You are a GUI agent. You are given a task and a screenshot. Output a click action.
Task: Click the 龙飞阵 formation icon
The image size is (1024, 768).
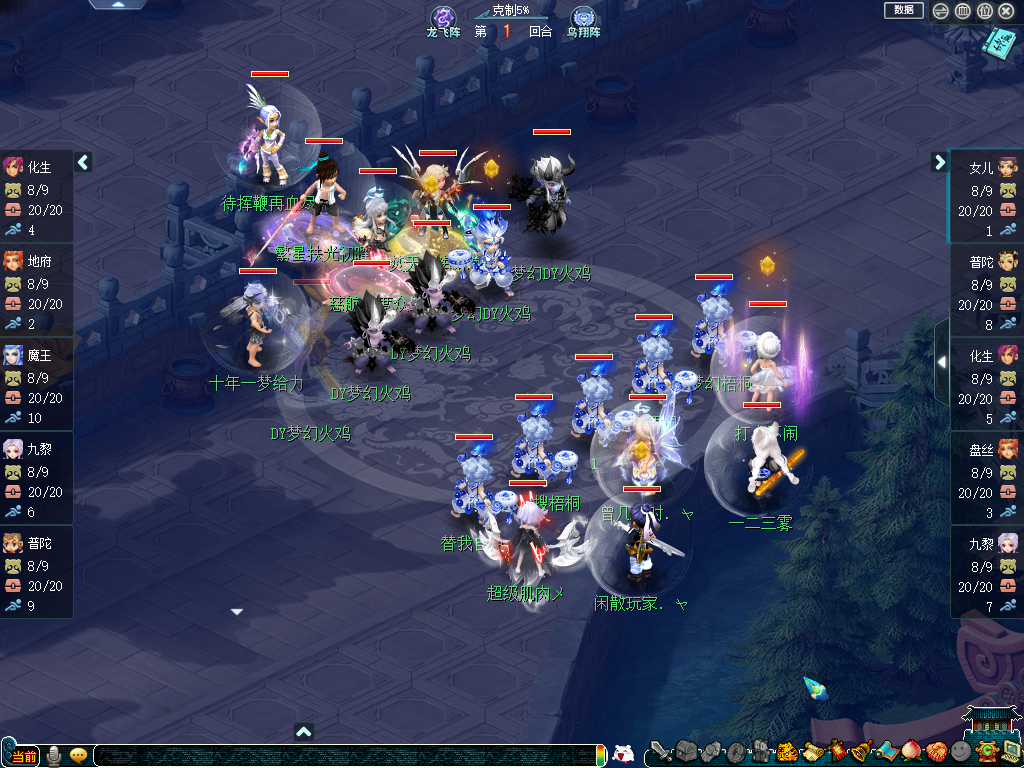[443, 17]
